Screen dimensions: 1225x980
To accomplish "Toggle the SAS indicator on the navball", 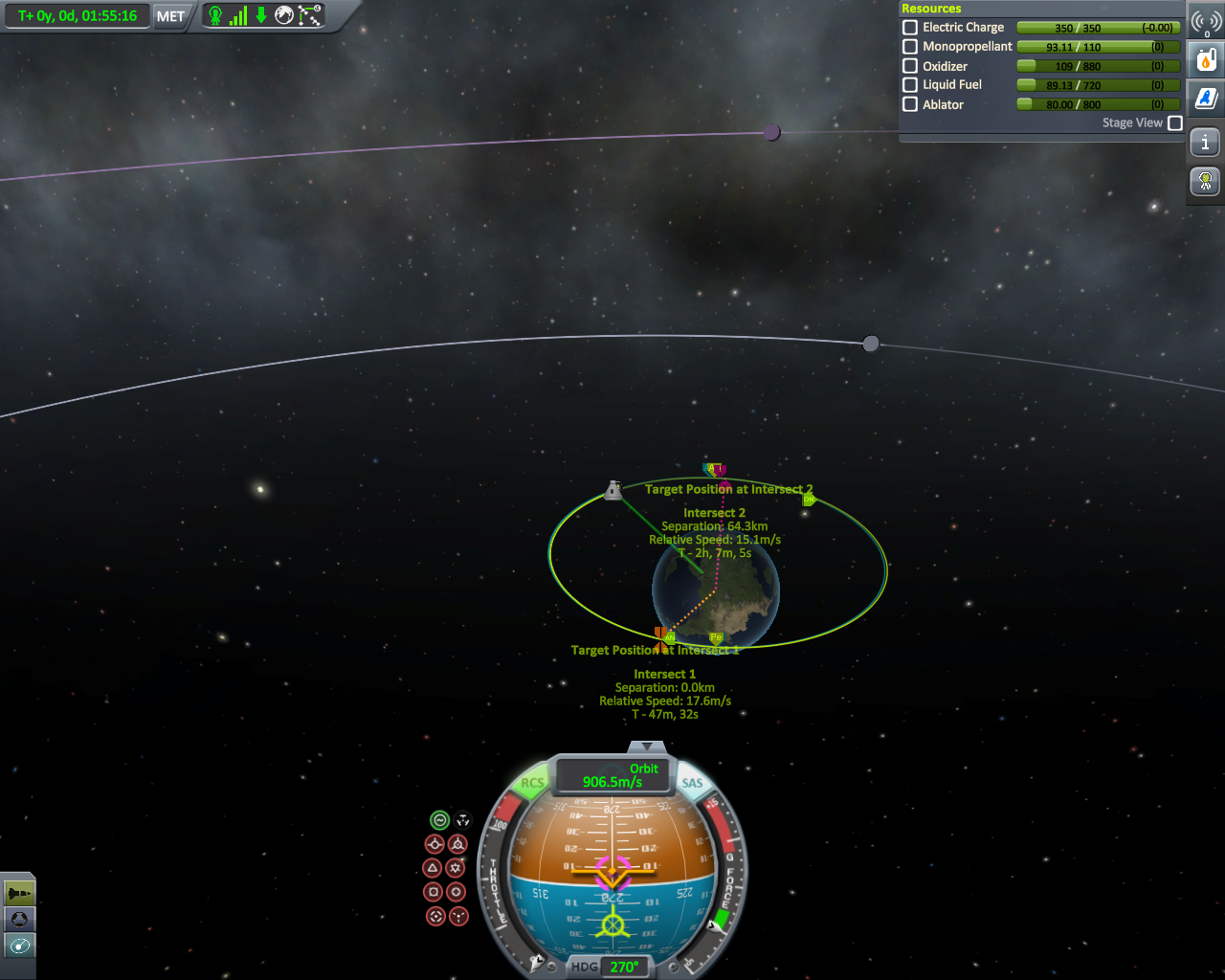I will pos(692,783).
